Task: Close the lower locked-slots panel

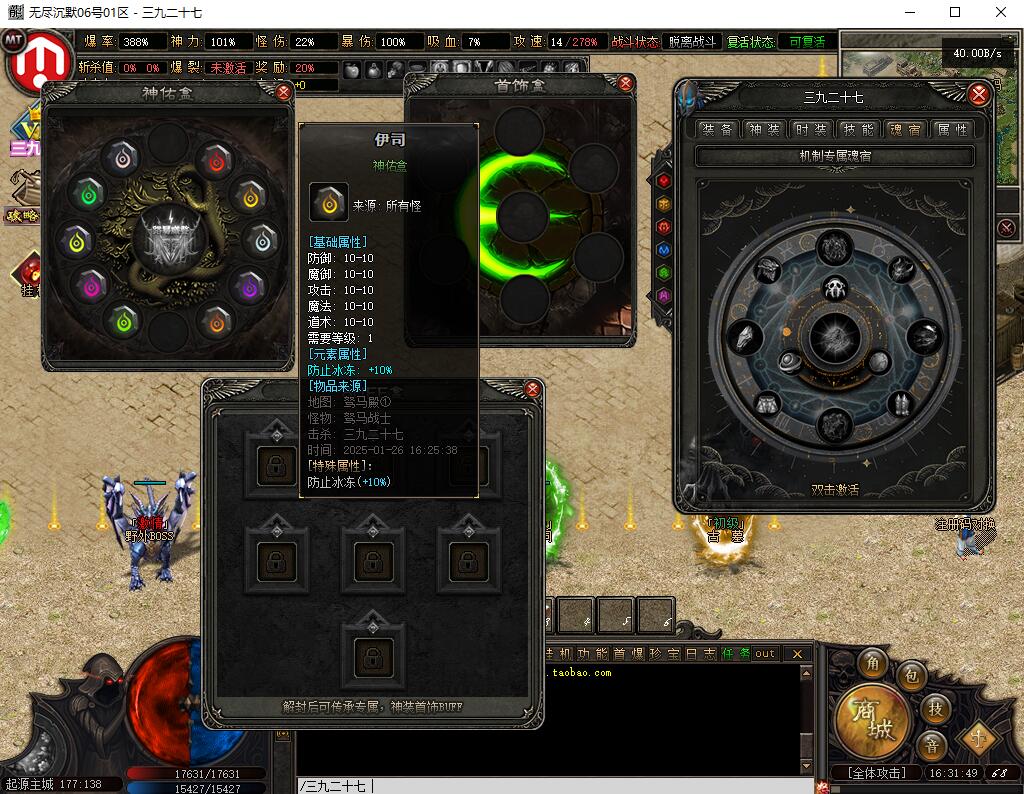Action: pos(534,389)
